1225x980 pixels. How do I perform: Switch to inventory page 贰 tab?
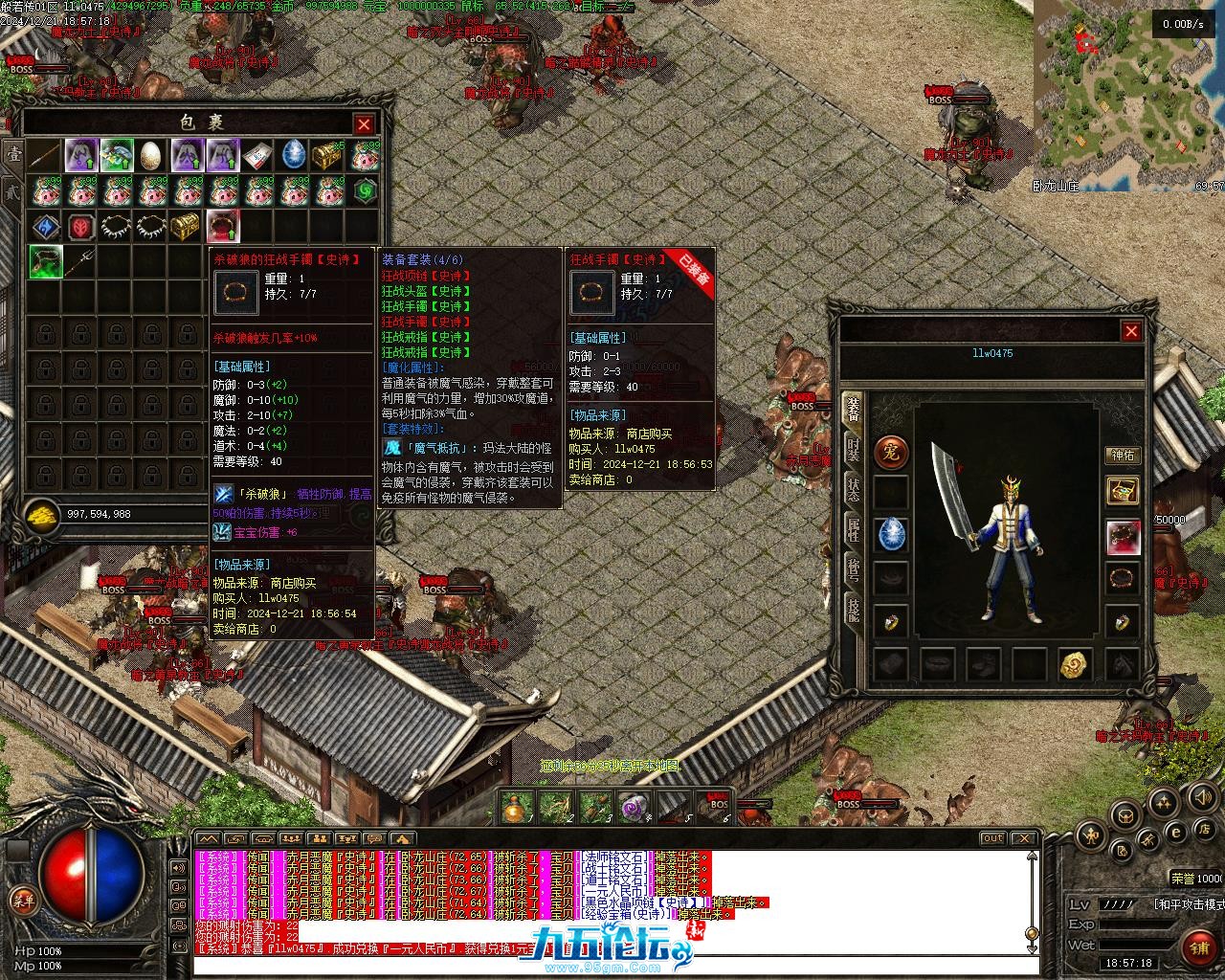[x=13, y=189]
